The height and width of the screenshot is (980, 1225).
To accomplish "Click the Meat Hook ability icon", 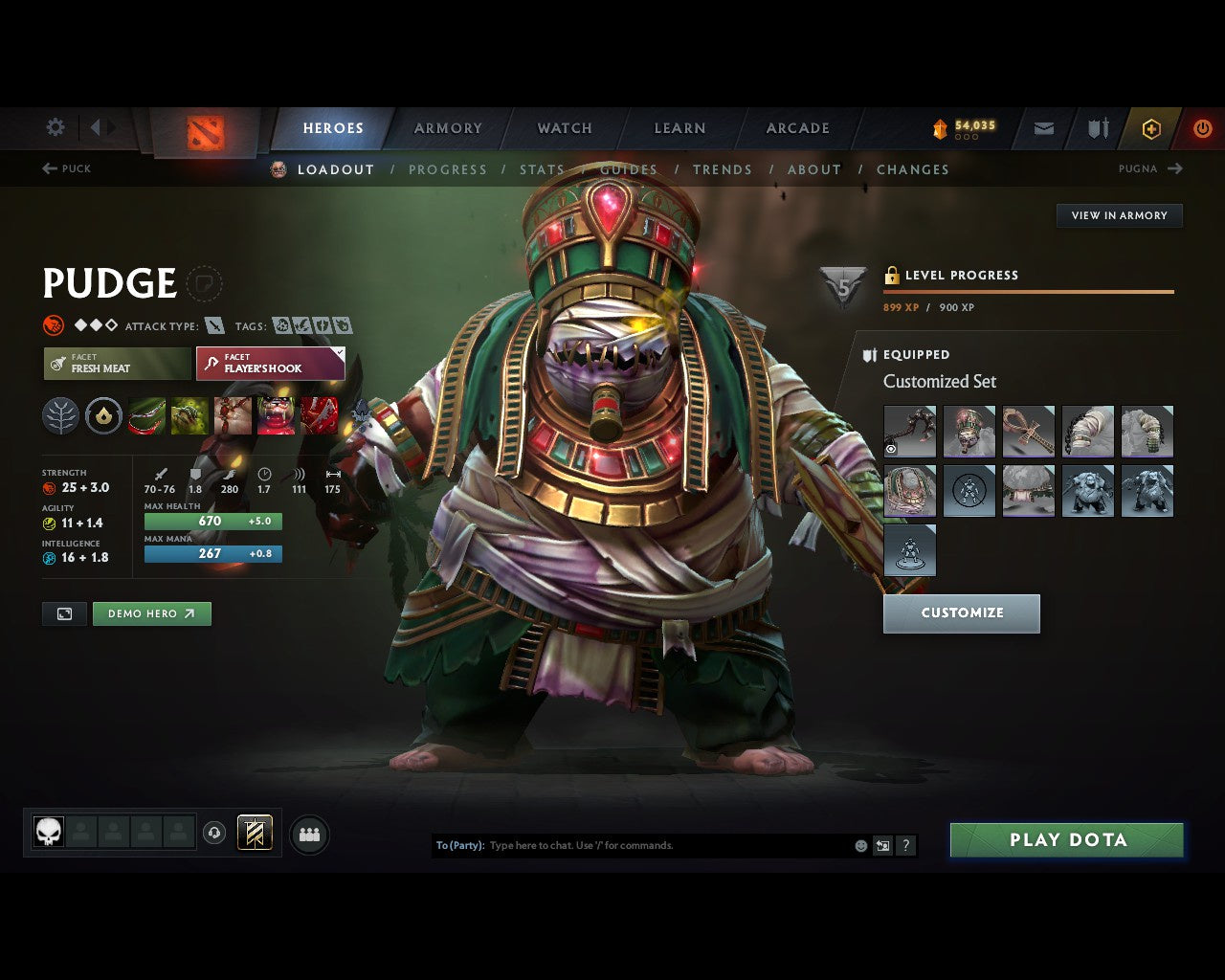I will (145, 414).
